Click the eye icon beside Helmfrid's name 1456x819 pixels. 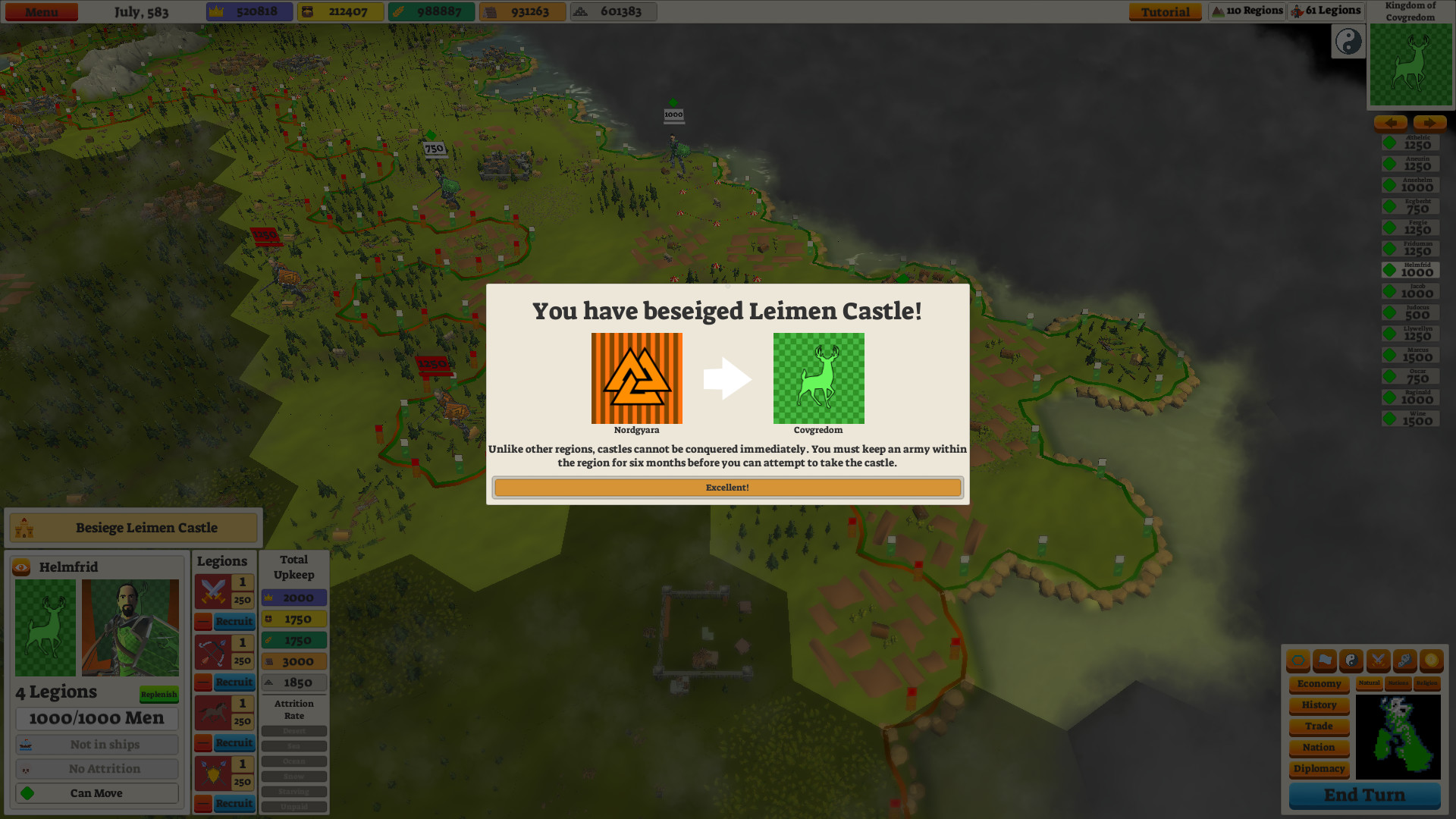(x=20, y=567)
